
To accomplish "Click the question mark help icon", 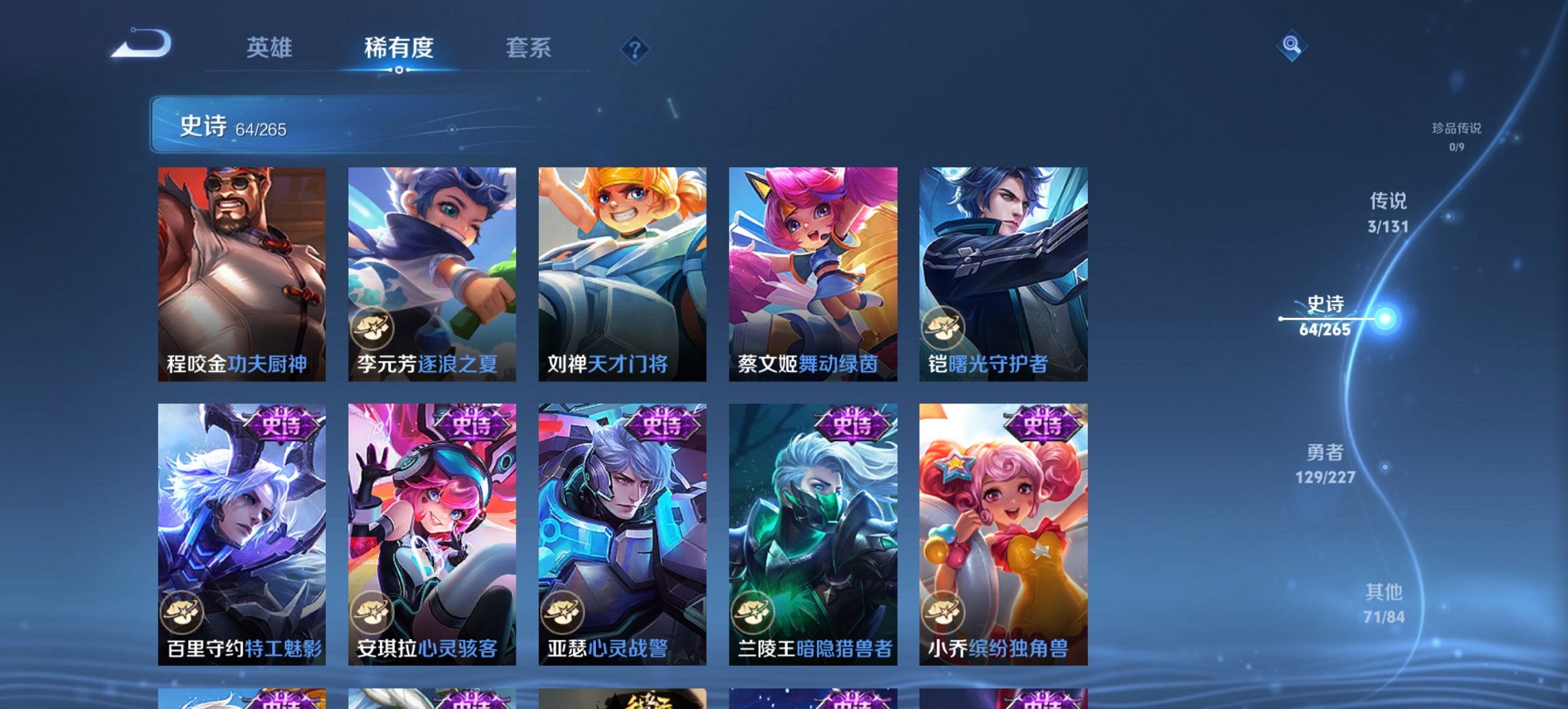I will (635, 49).
